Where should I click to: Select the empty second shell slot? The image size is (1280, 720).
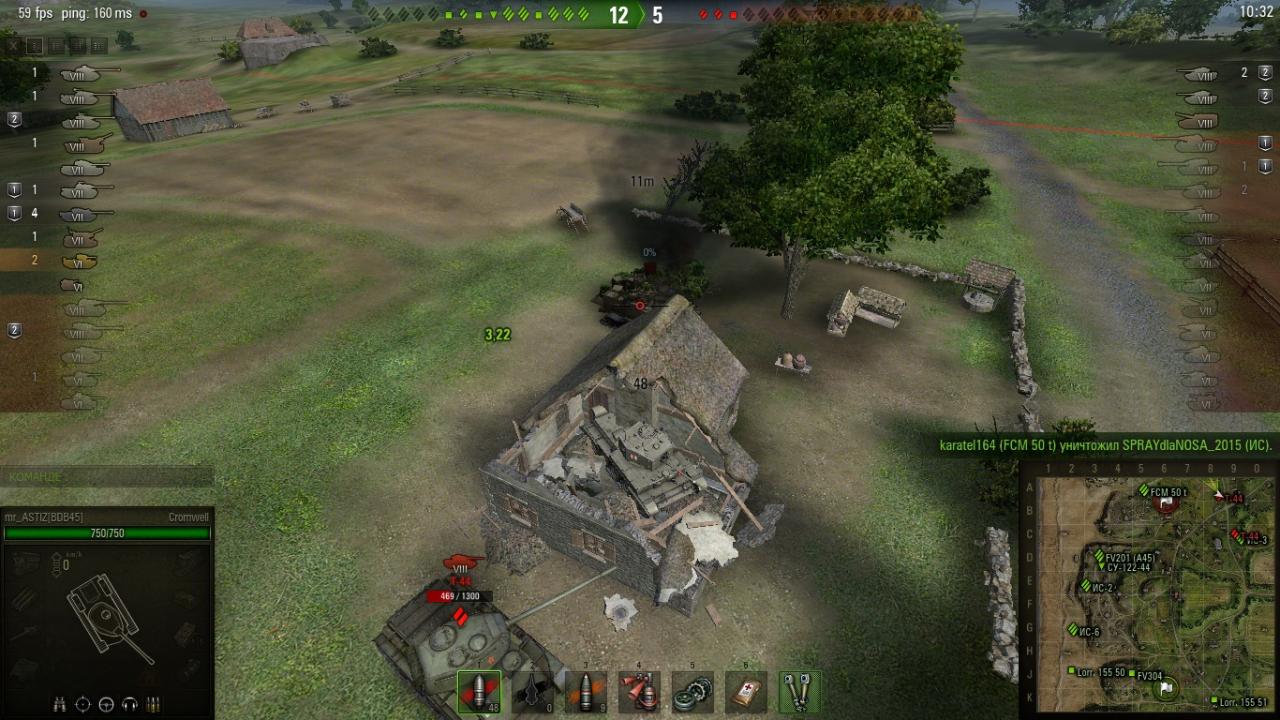click(533, 692)
